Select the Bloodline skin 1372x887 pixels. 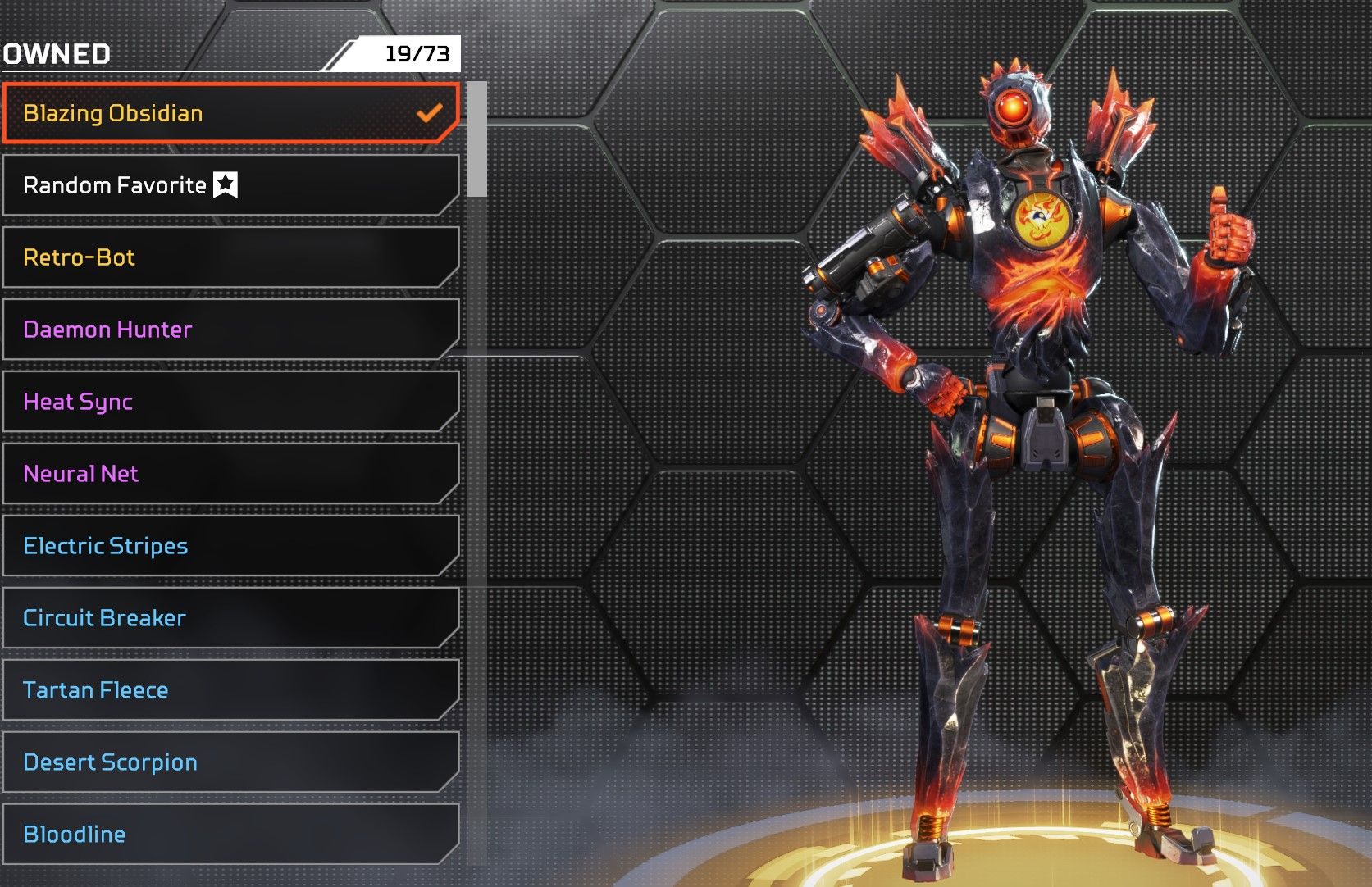click(230, 835)
